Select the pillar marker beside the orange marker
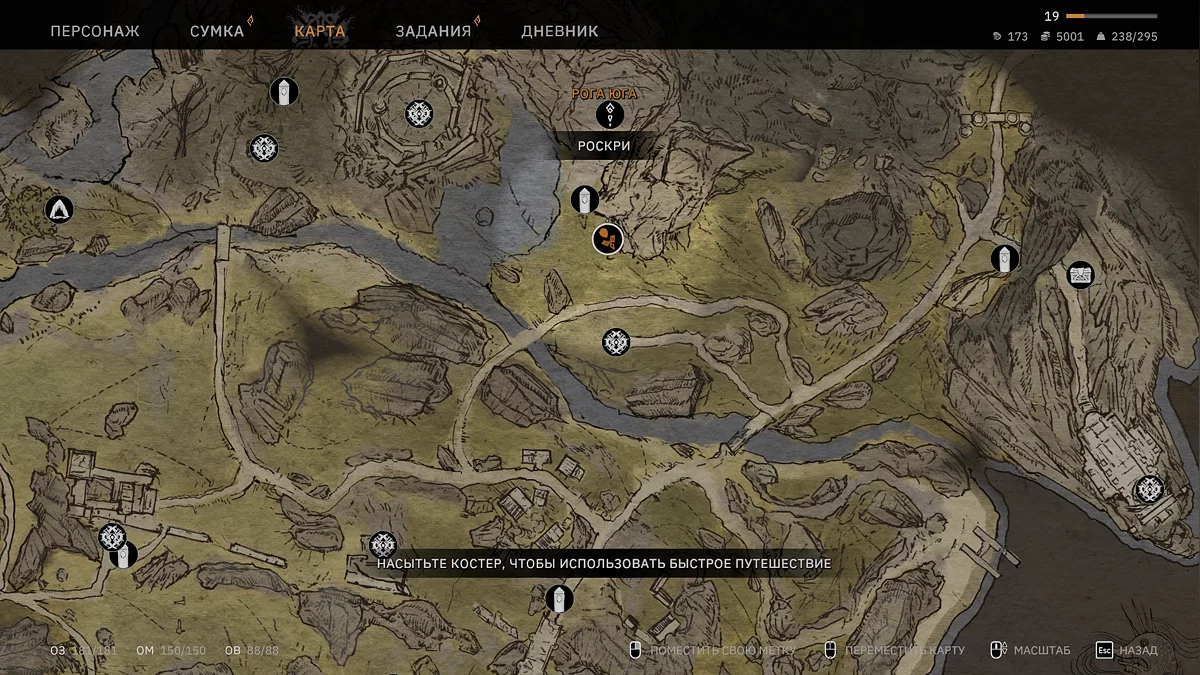 click(585, 200)
